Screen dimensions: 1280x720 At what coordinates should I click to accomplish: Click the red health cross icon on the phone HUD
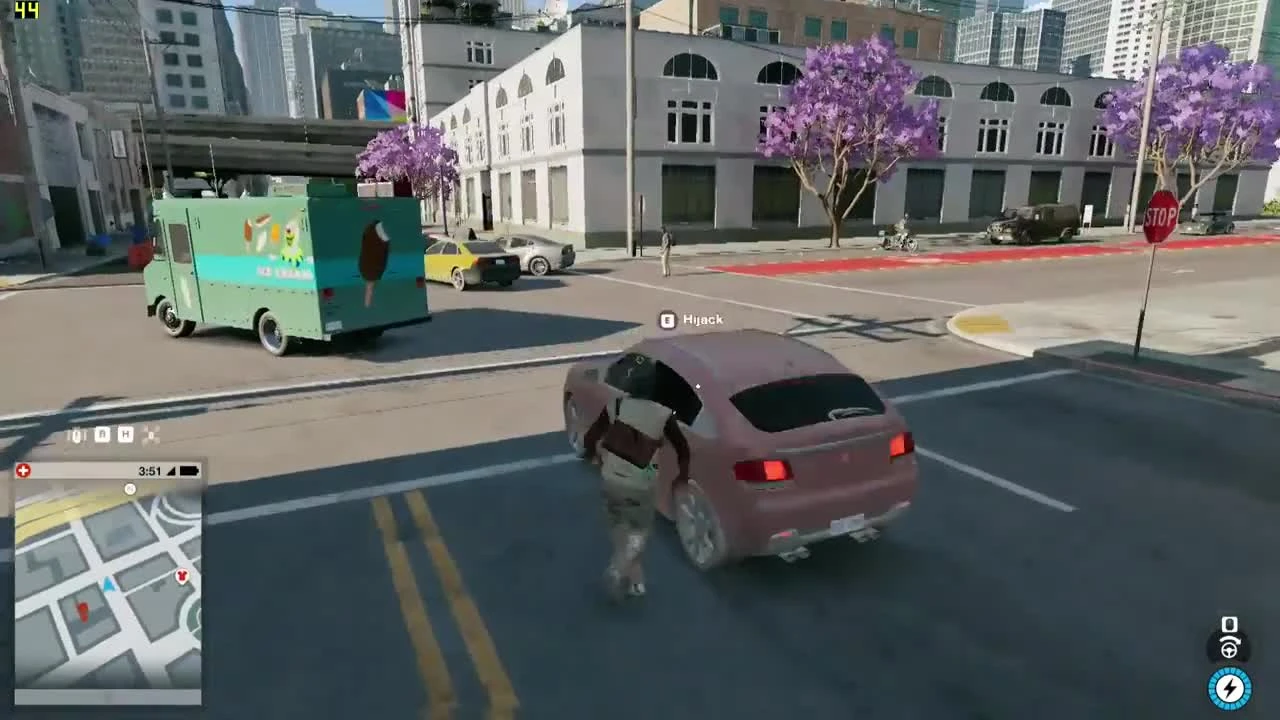(24, 469)
